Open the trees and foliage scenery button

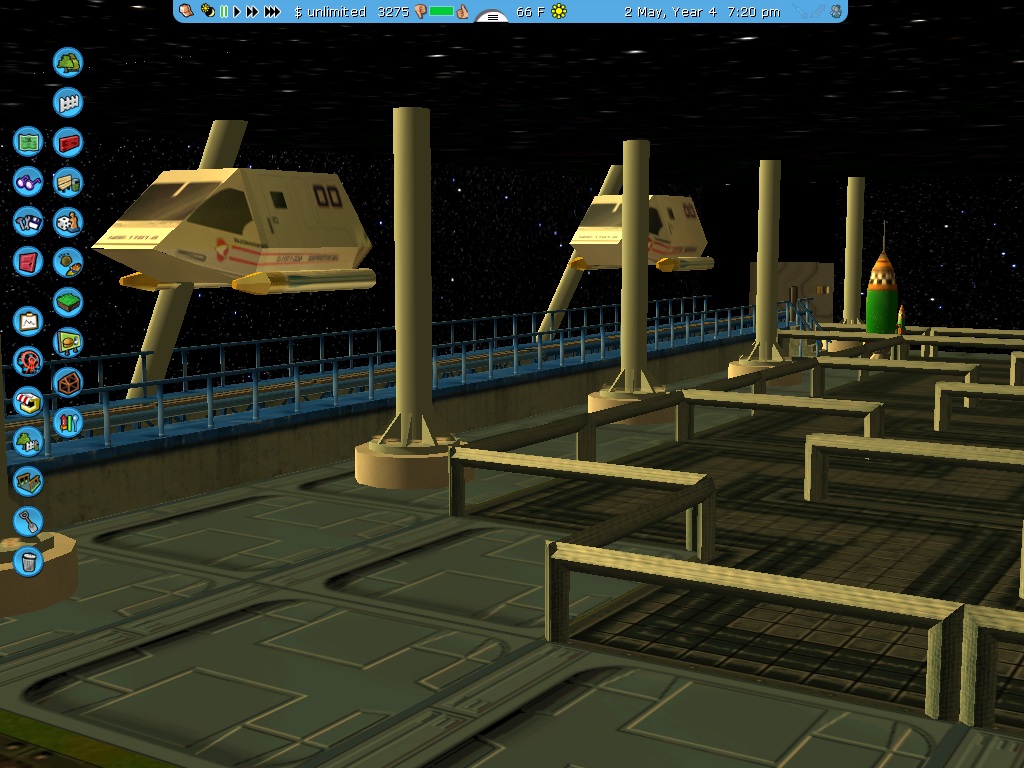coord(68,63)
